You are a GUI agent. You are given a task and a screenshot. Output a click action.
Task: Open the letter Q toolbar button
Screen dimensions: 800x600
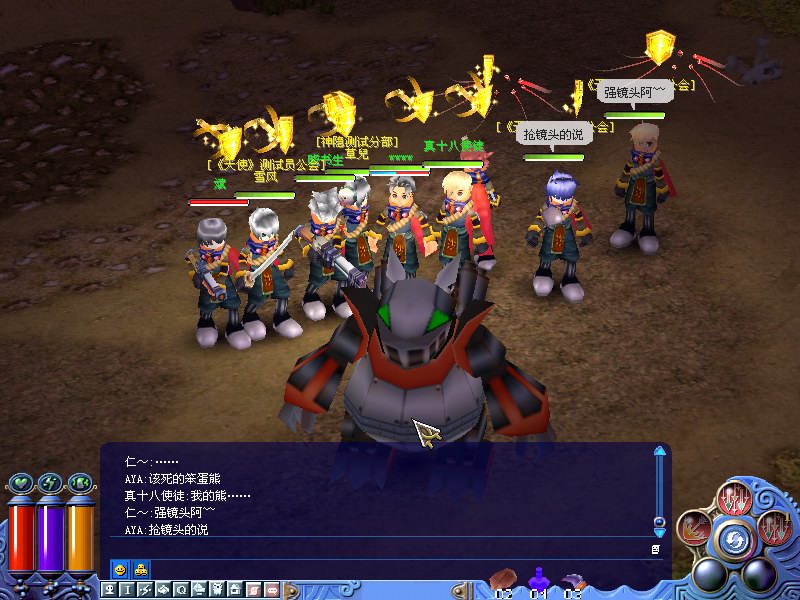[x=181, y=590]
